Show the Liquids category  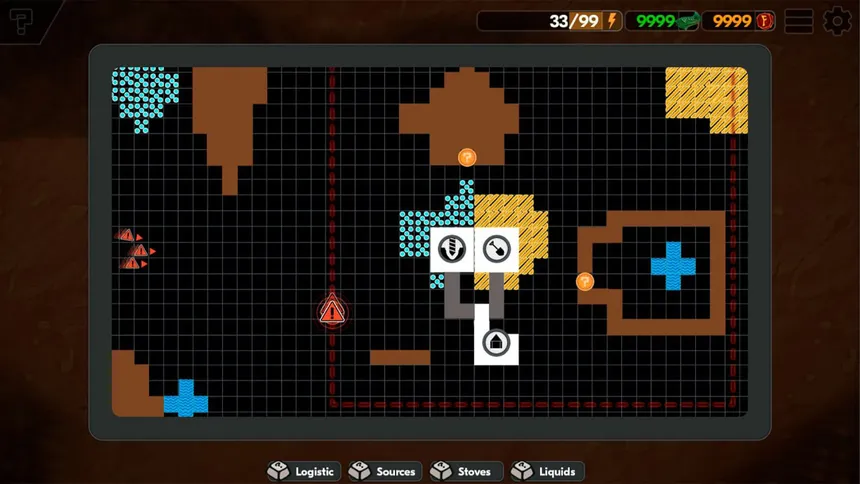546,471
